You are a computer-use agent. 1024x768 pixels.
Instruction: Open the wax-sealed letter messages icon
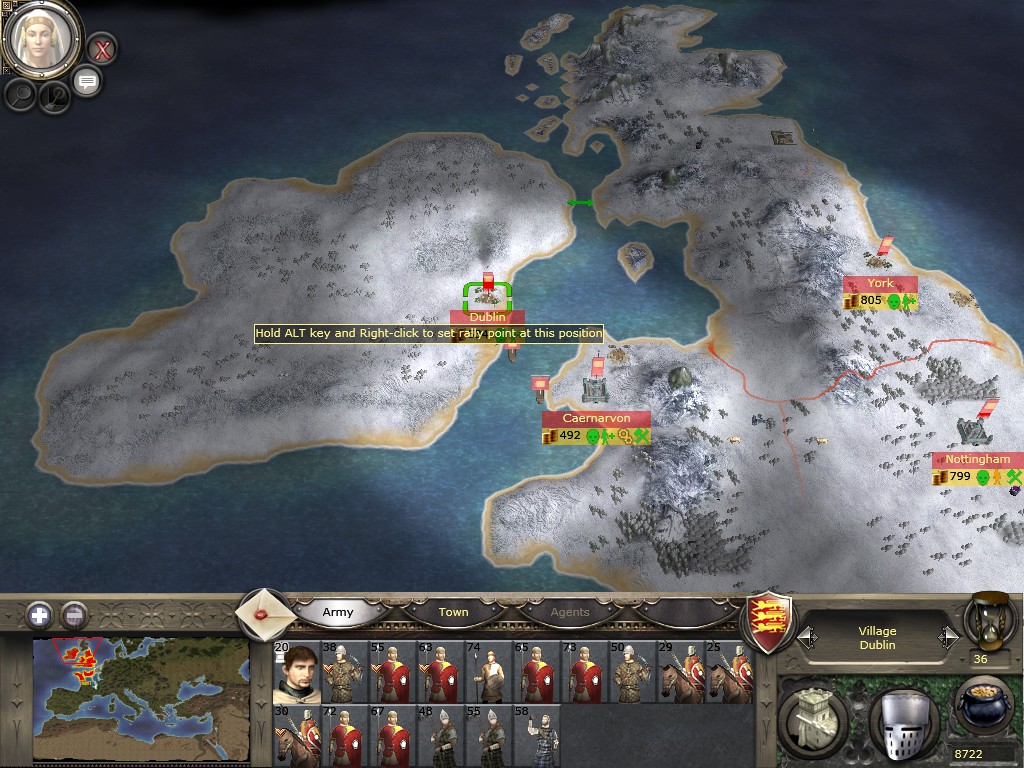click(x=265, y=613)
